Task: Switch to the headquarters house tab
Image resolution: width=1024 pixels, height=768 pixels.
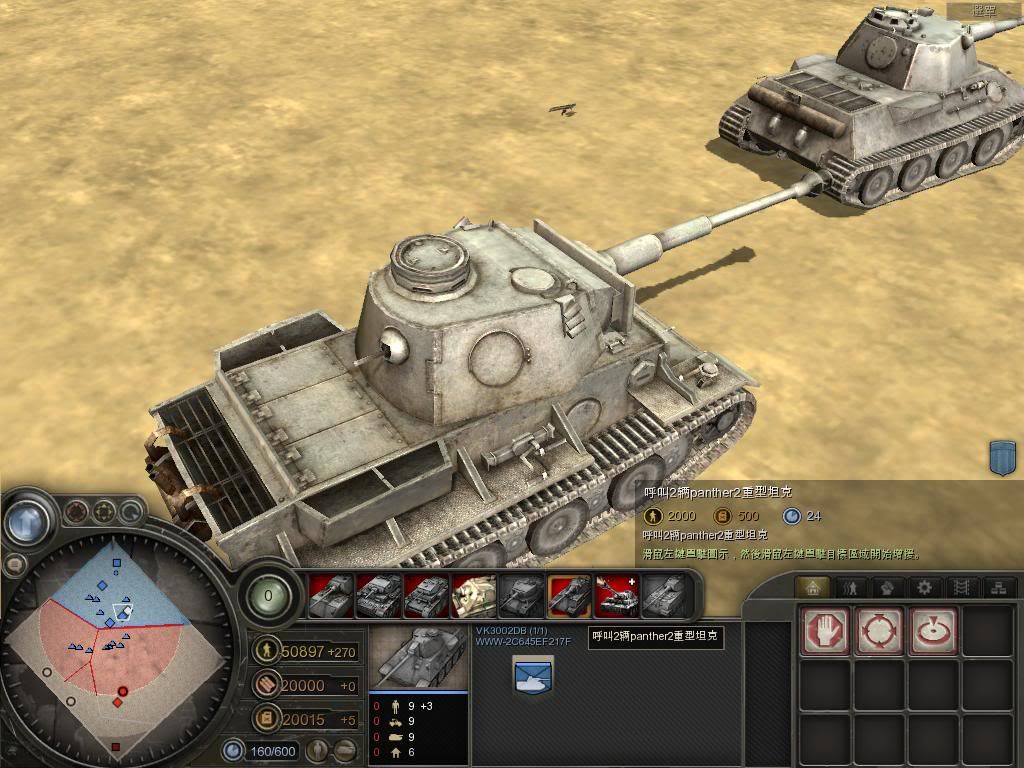Action: [813, 588]
